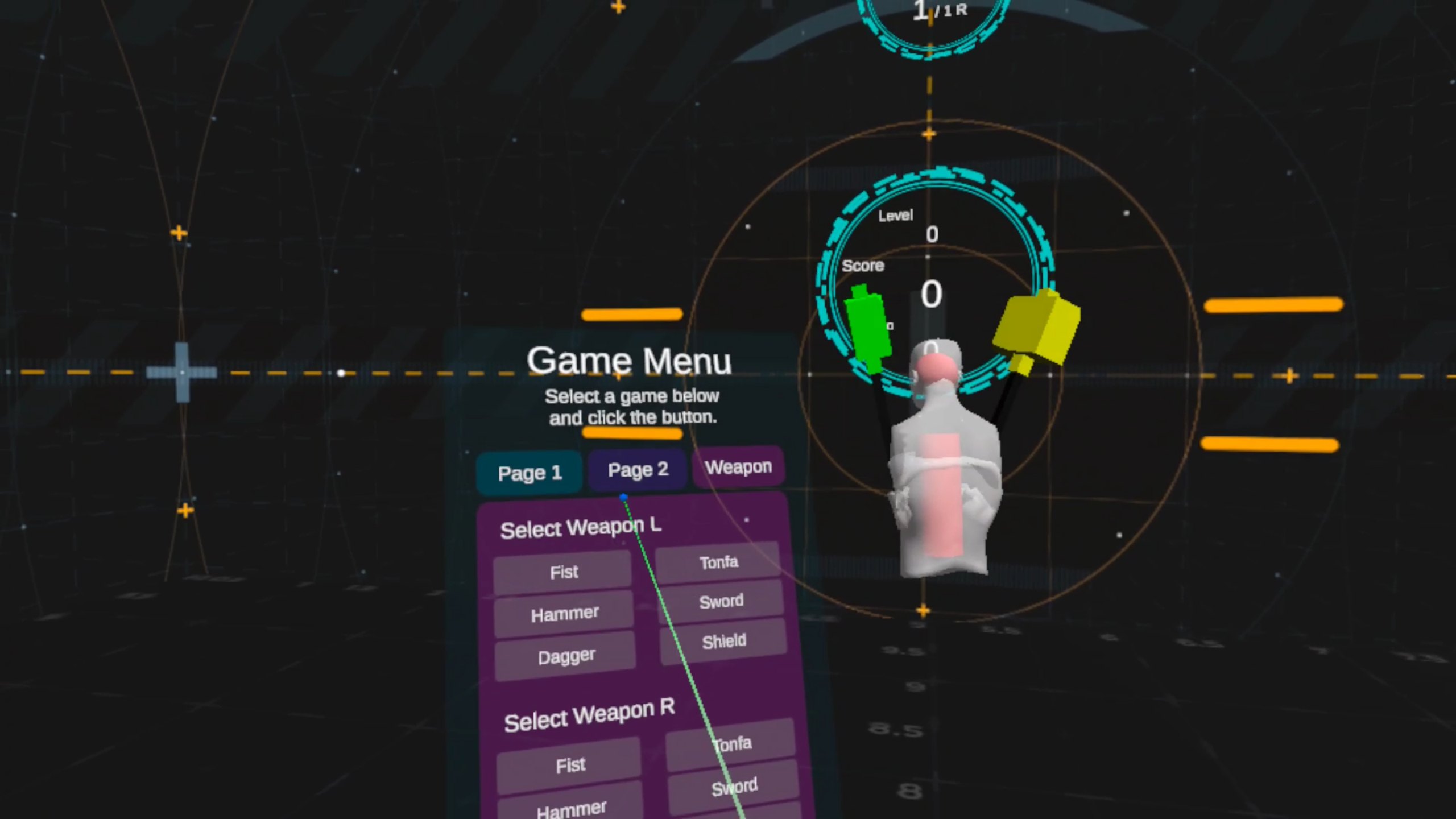Pick Hammer for the right weapon

tap(571, 808)
